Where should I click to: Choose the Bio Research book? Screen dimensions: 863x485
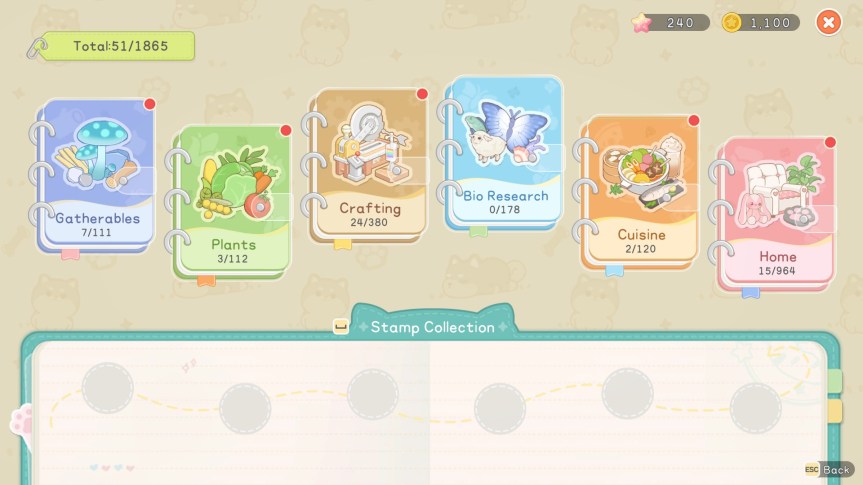coord(505,152)
